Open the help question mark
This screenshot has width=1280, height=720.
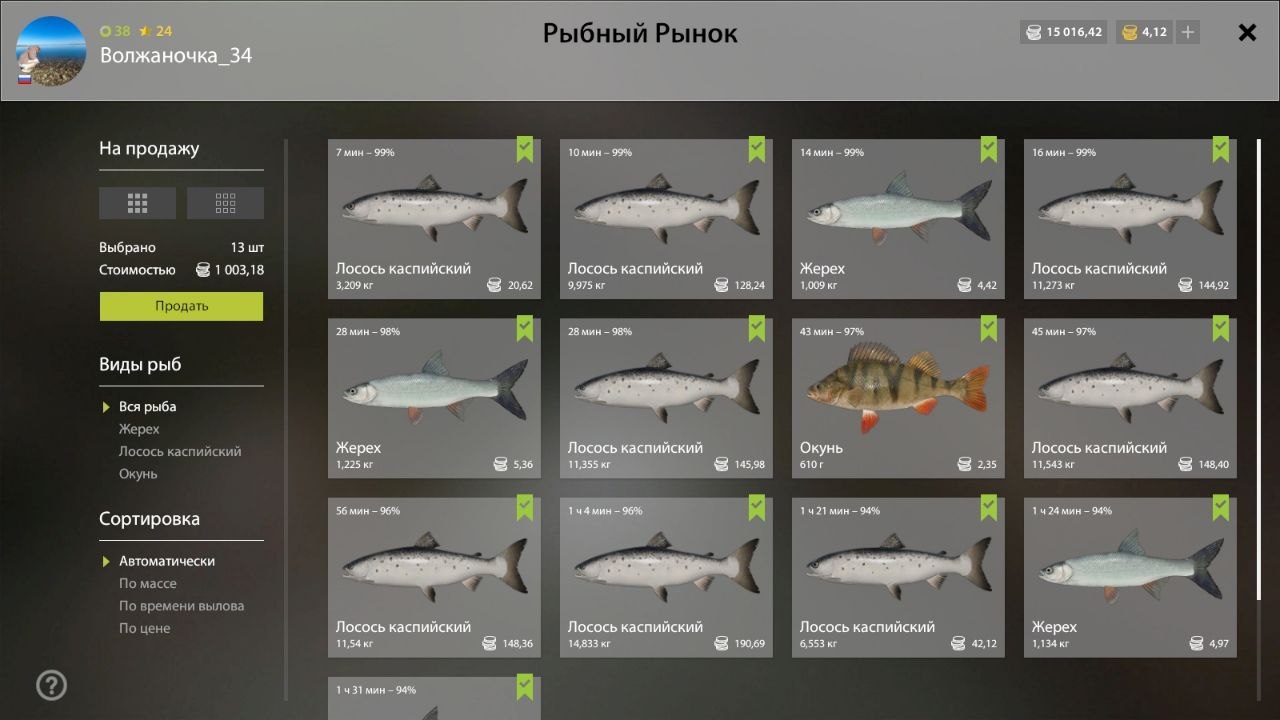click(51, 685)
